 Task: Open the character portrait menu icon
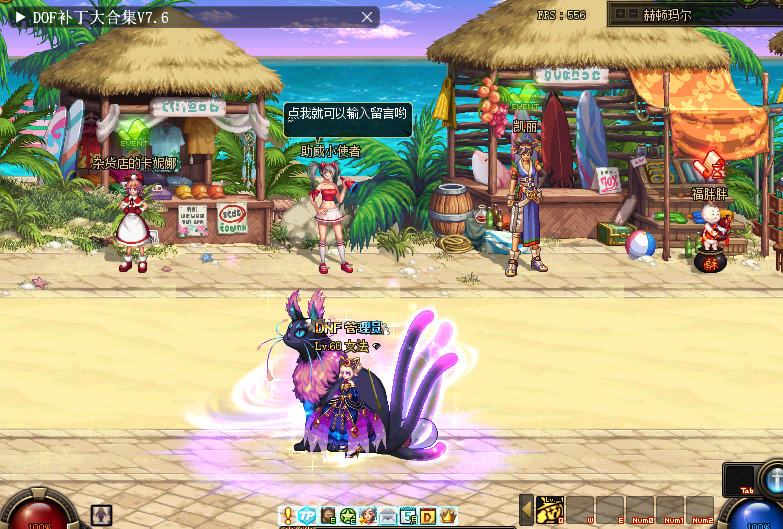[x=367, y=516]
